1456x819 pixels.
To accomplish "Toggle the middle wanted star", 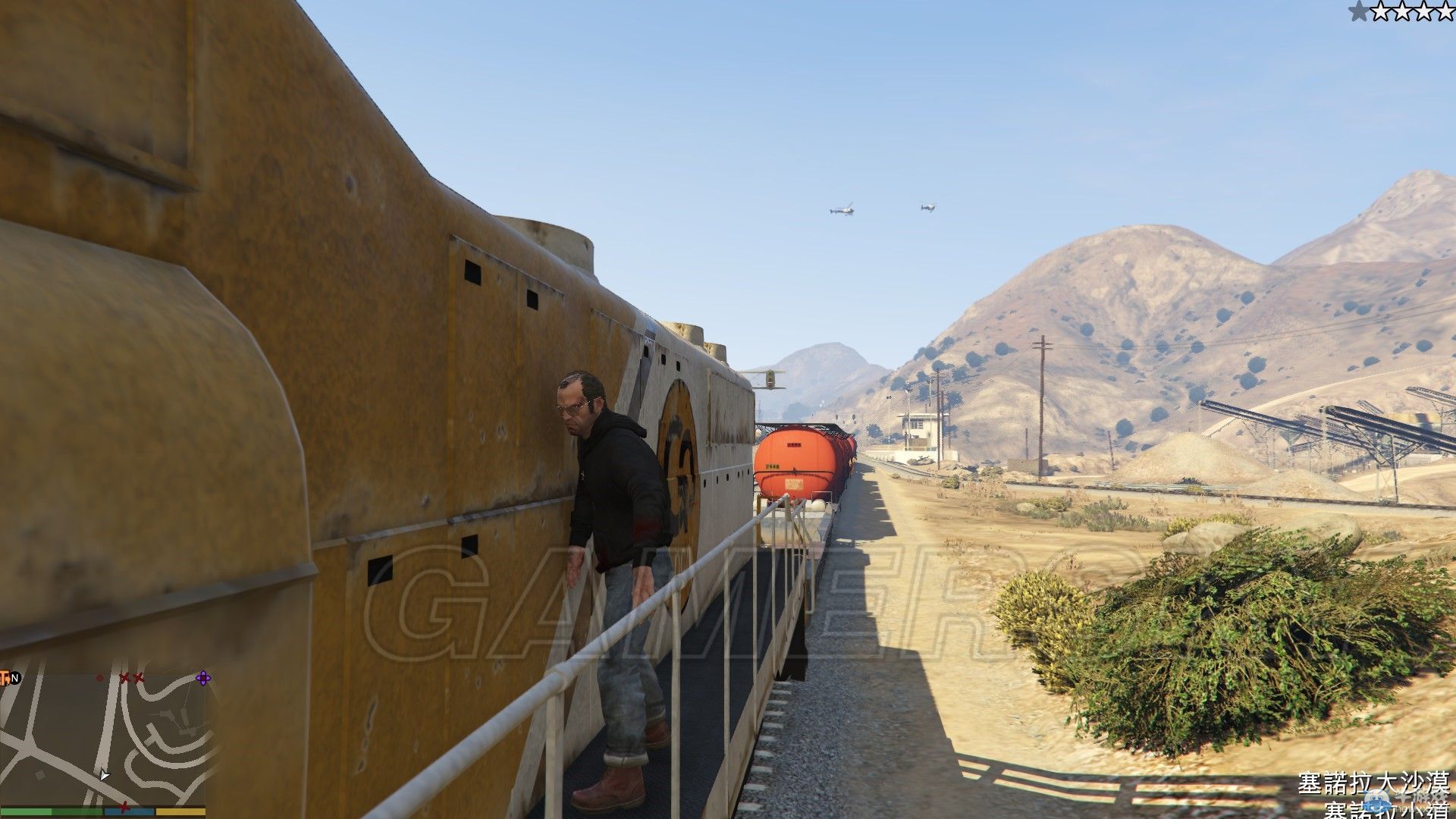I will coord(1403,12).
